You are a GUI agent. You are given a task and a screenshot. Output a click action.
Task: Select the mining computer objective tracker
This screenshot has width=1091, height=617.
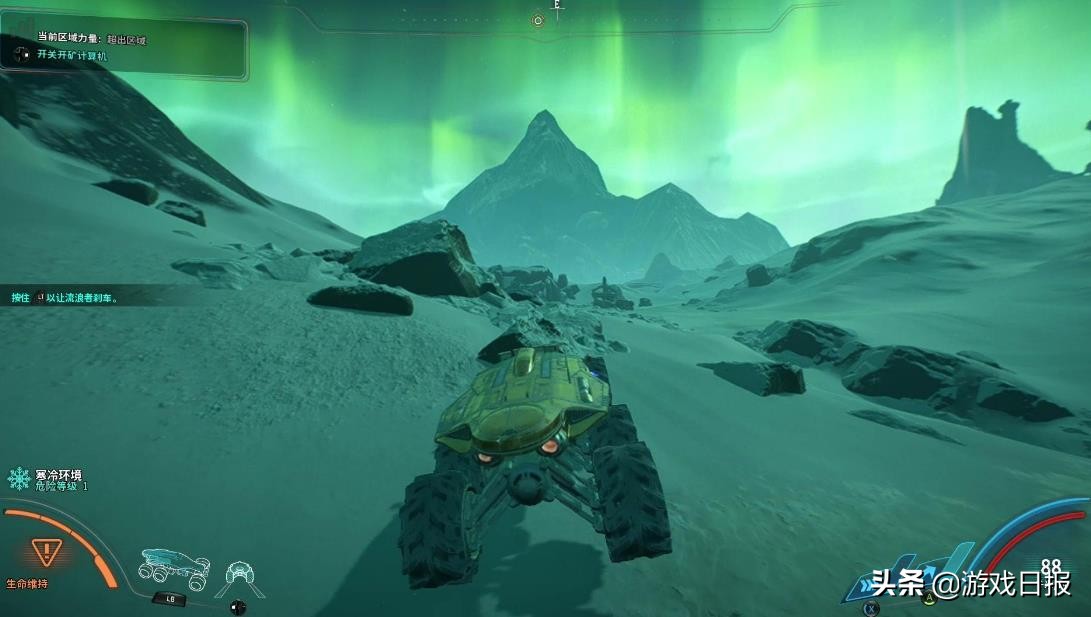pos(70,56)
